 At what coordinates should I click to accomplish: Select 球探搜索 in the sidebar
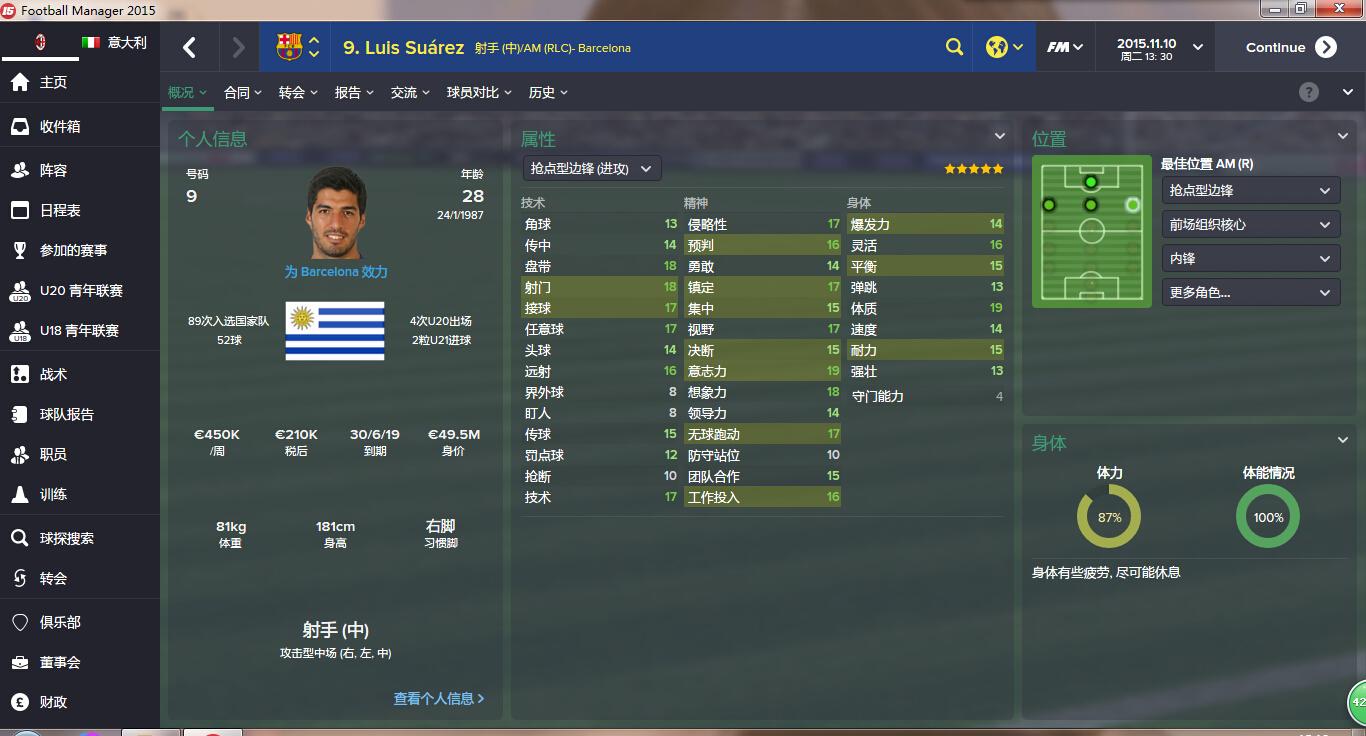tap(66, 539)
